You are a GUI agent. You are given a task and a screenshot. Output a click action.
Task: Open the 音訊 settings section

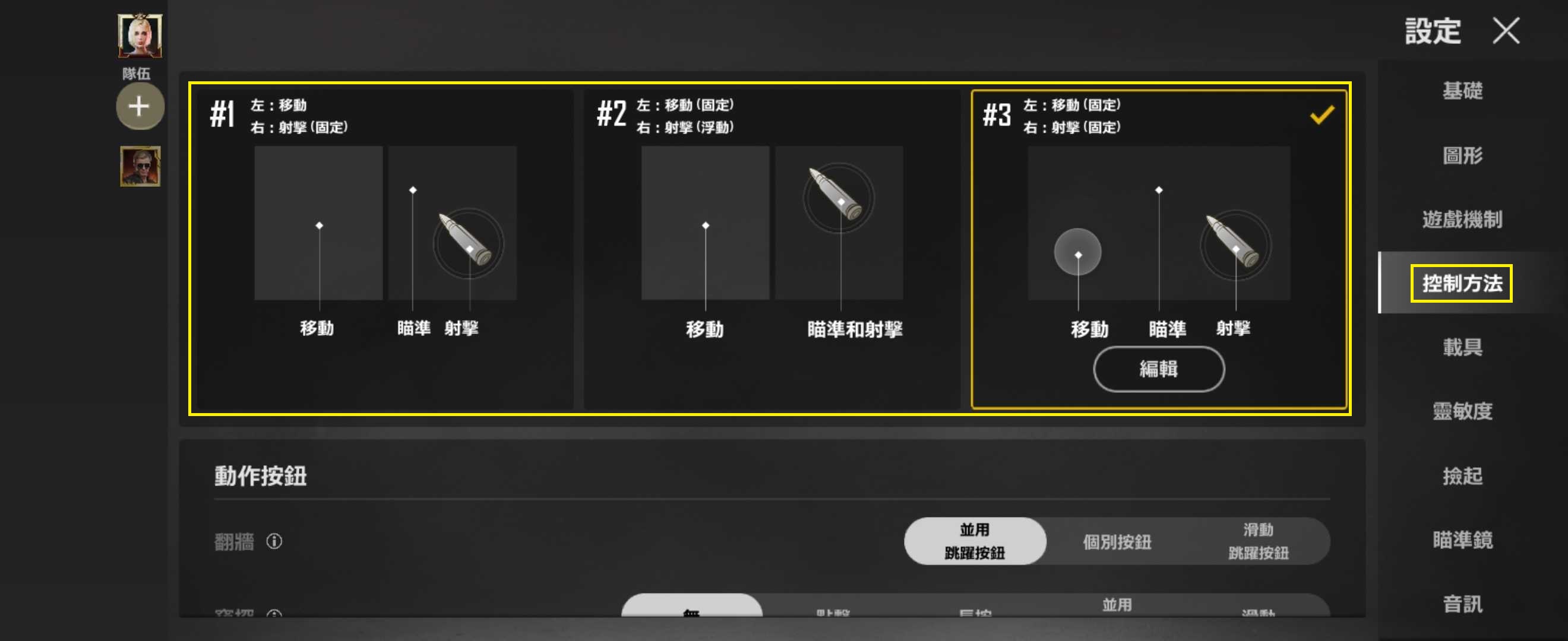pyautogui.click(x=1463, y=606)
